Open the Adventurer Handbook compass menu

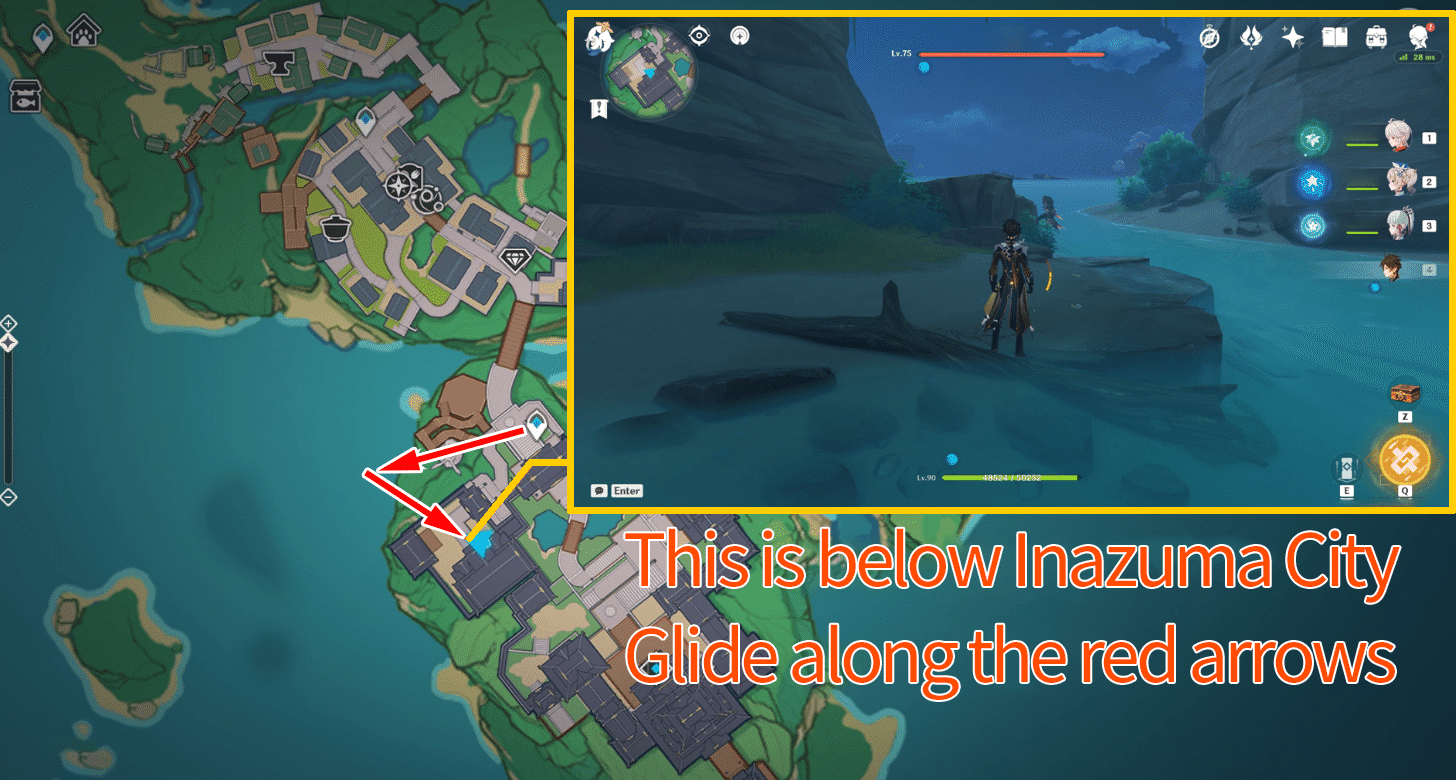coord(1208,36)
